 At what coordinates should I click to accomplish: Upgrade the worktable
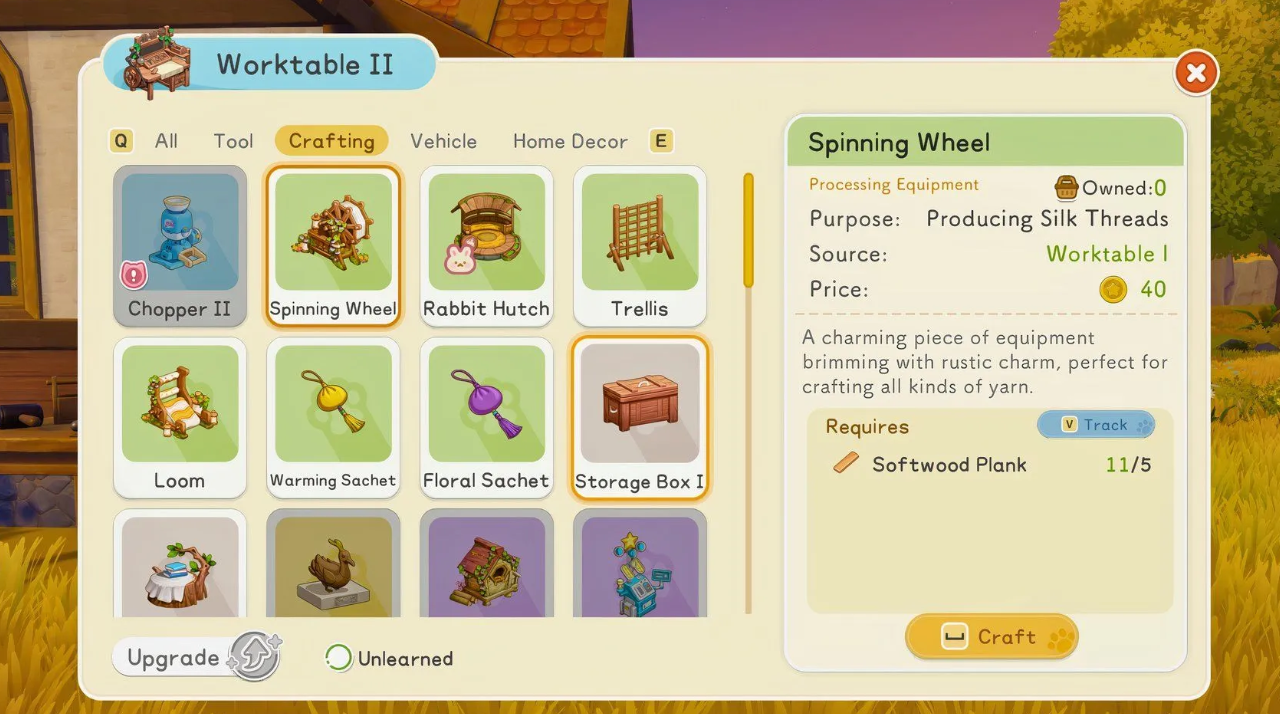(x=196, y=658)
